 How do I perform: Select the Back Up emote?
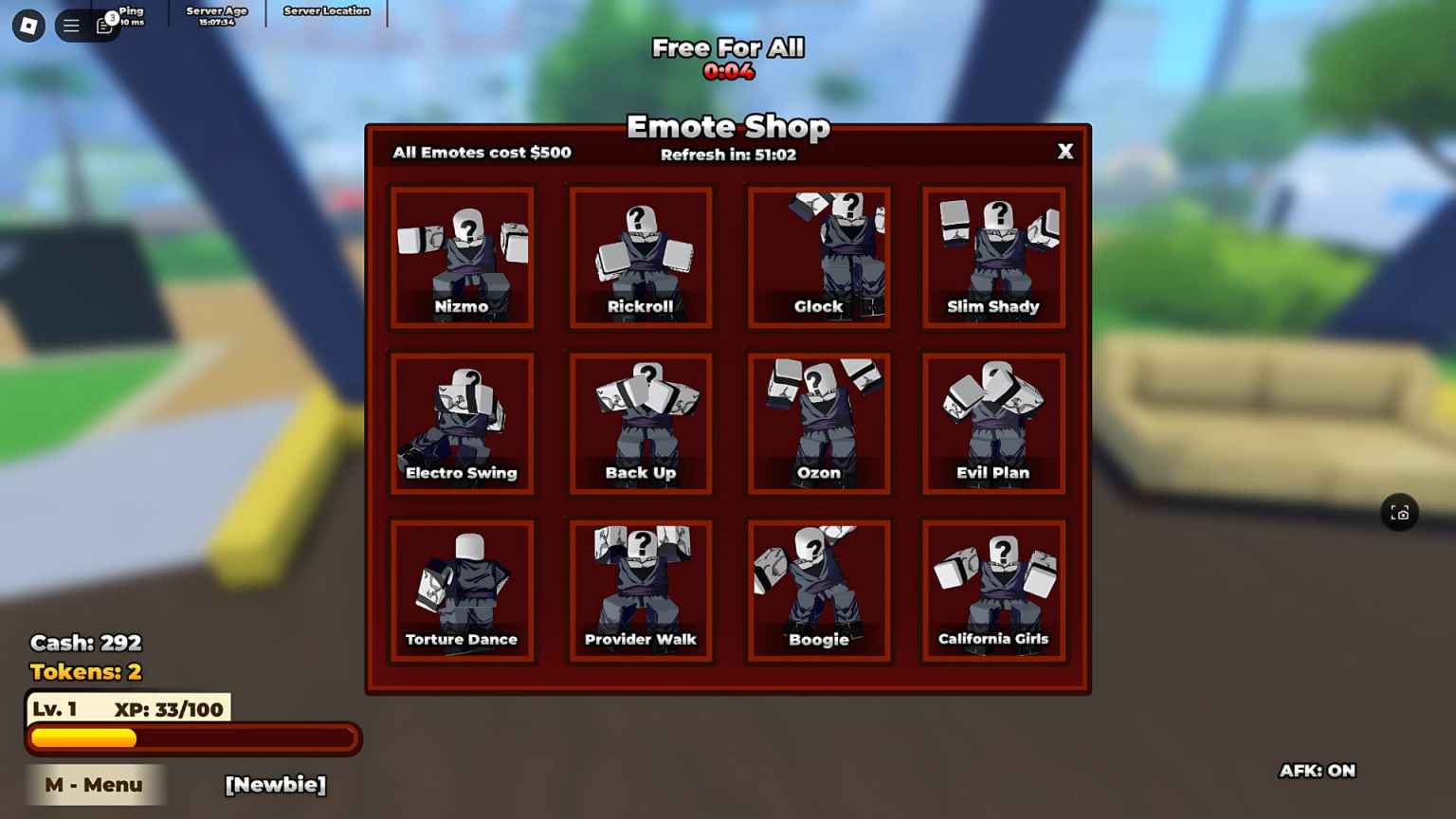(641, 424)
